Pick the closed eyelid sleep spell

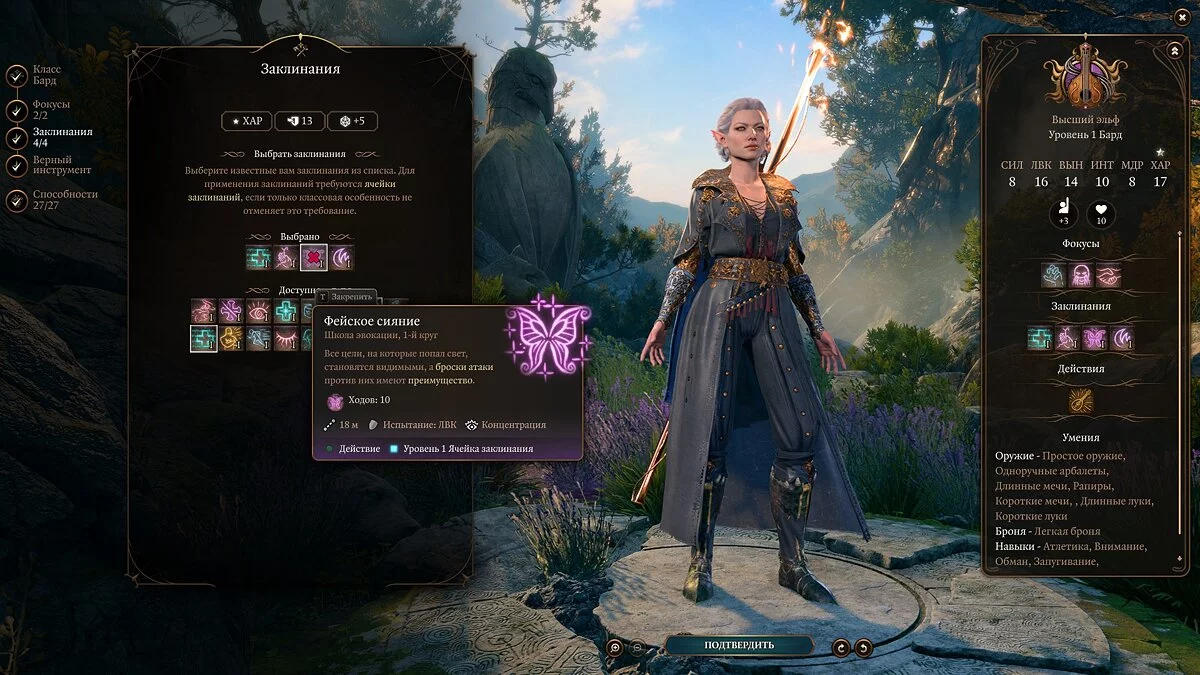(287, 339)
